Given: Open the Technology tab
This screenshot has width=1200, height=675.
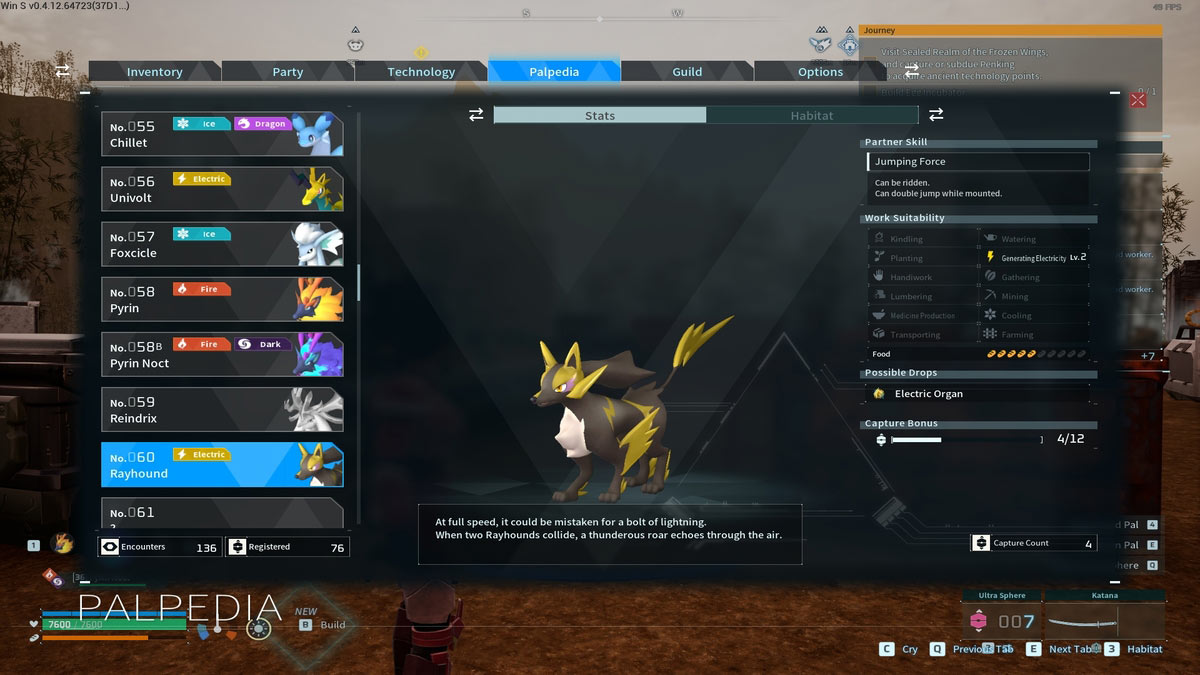Looking at the screenshot, I should 421,72.
